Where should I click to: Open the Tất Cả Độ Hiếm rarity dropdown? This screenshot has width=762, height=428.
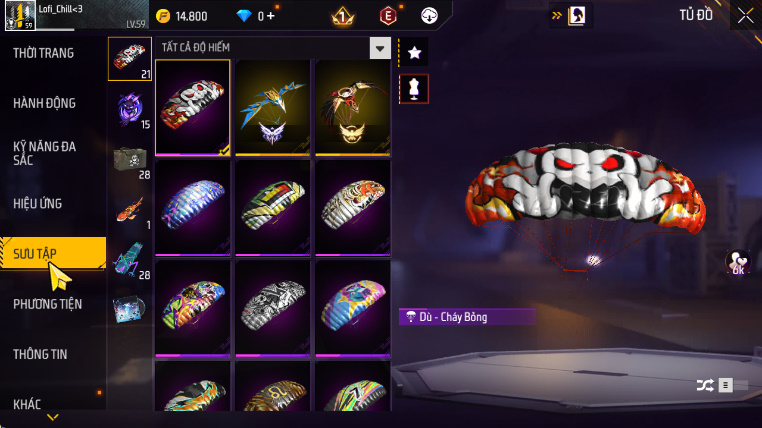[379, 48]
